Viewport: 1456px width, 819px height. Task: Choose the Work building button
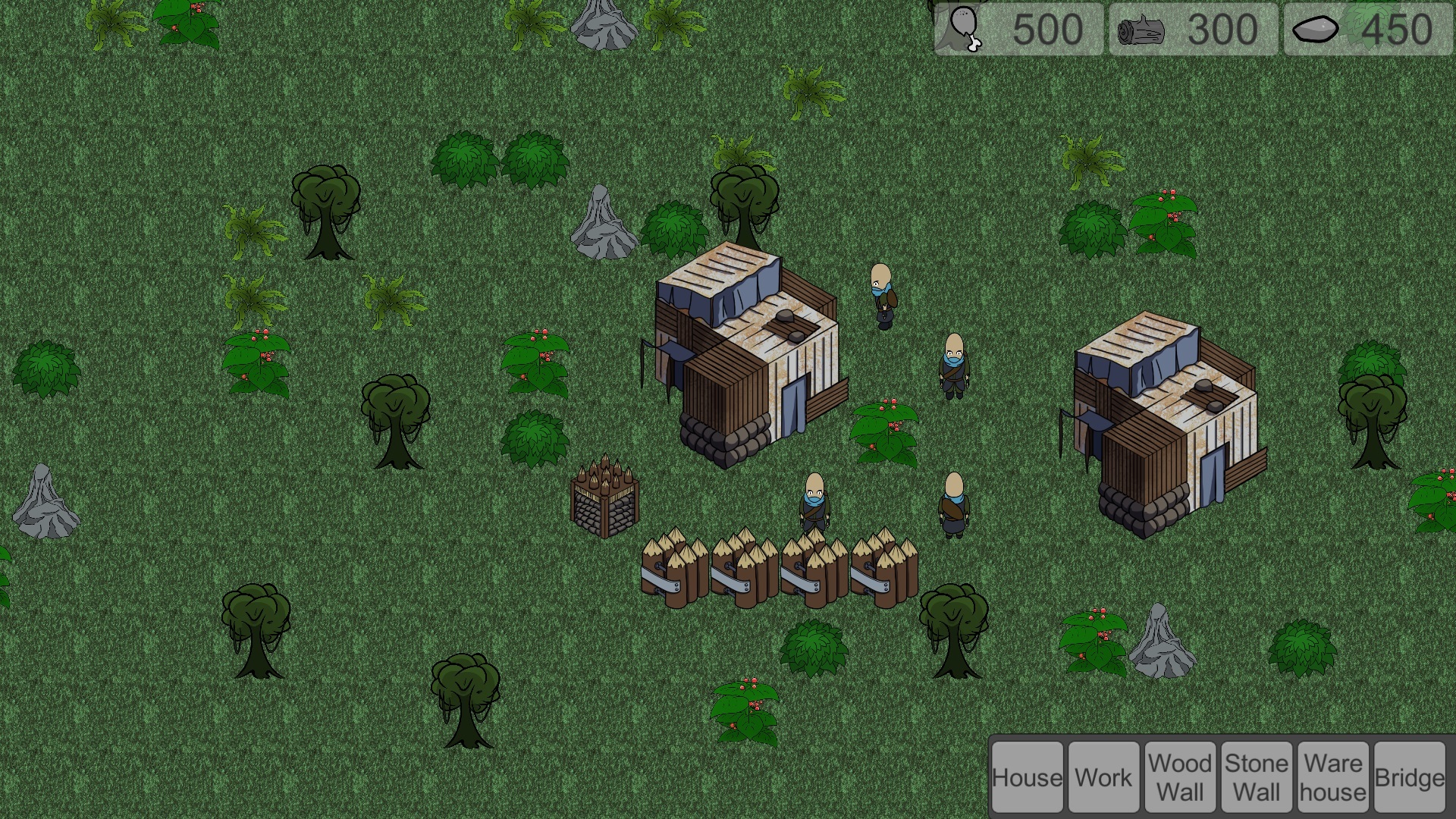(x=1103, y=777)
